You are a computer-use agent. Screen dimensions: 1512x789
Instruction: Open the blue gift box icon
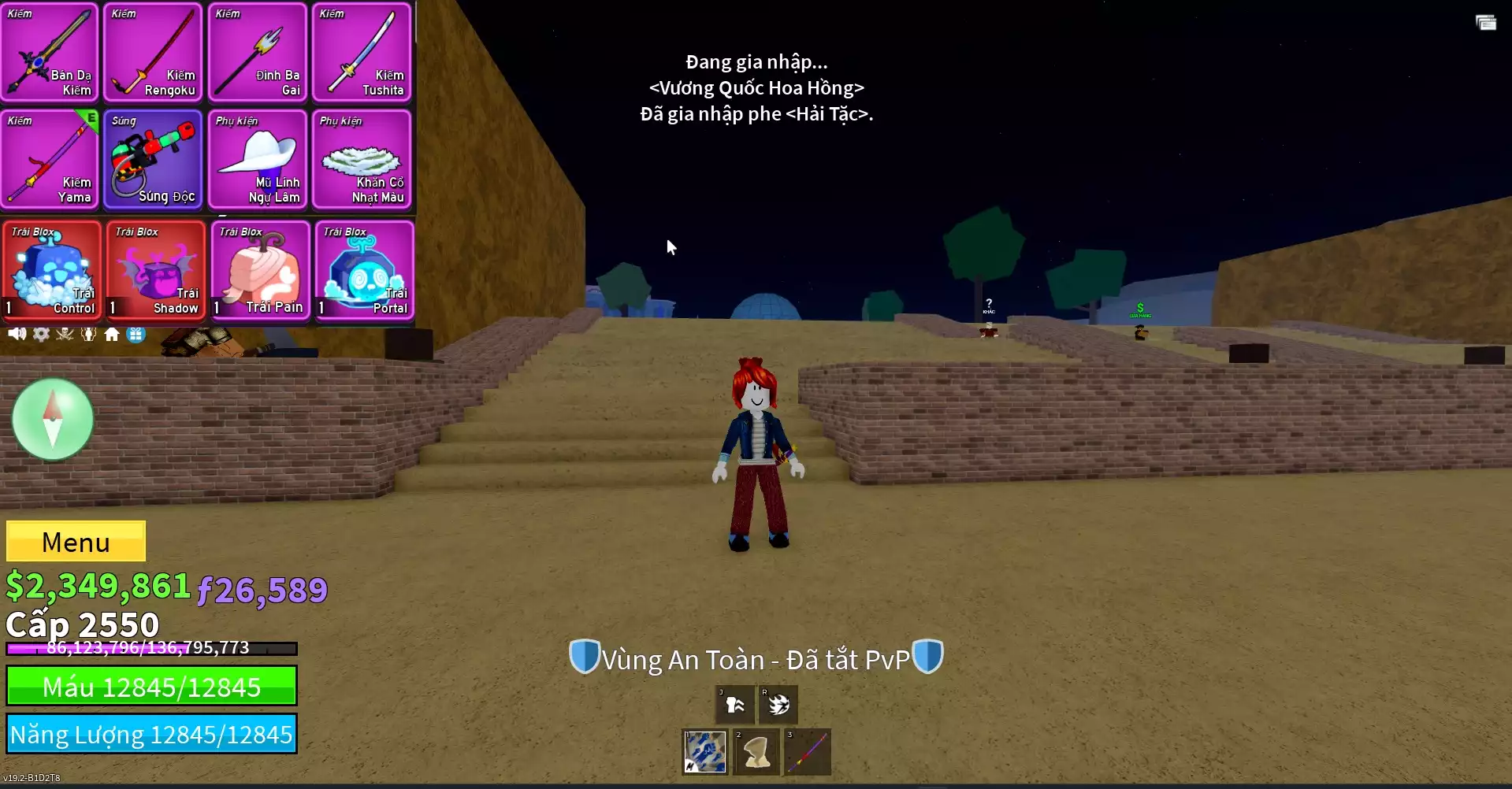point(136,334)
